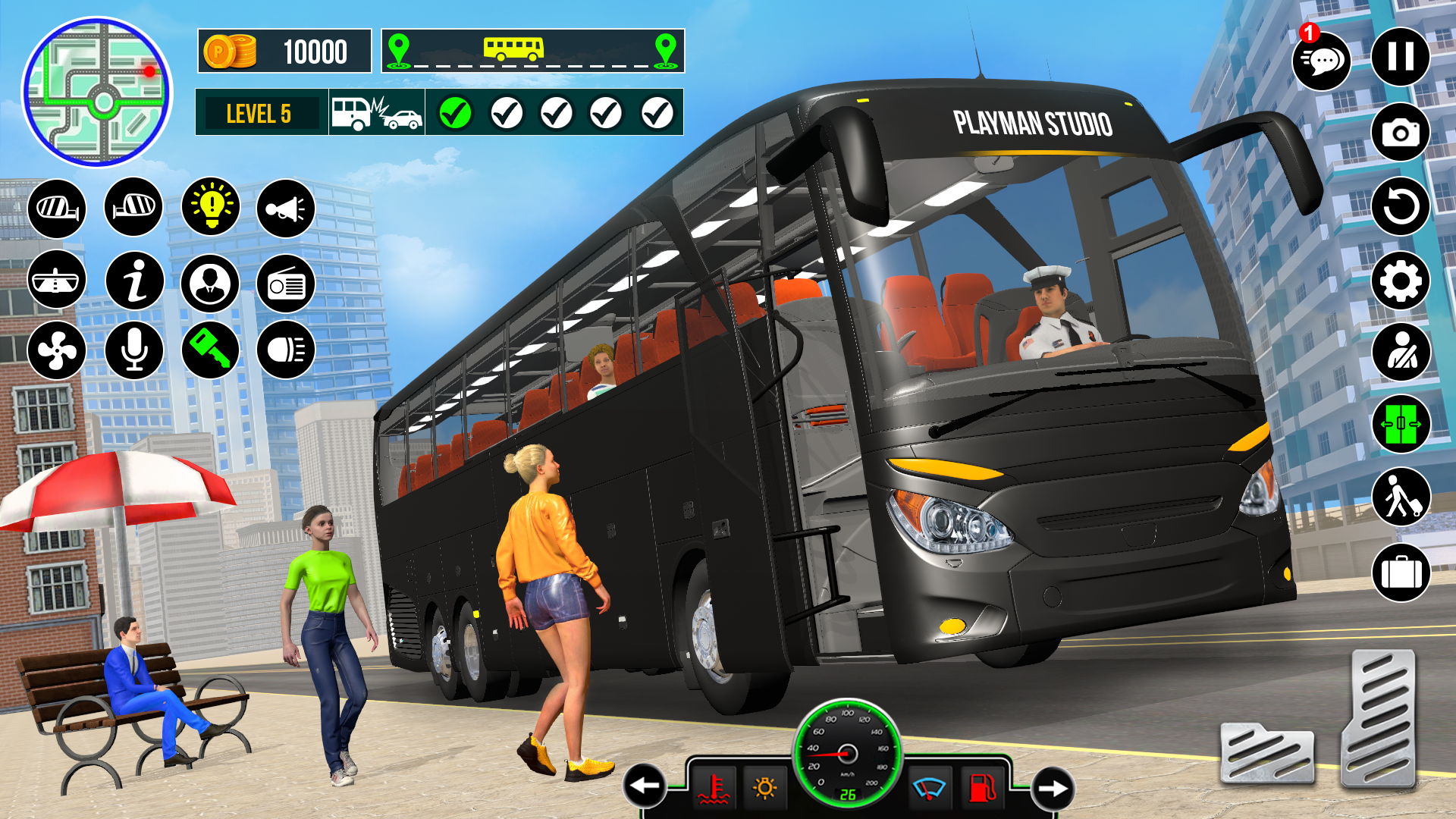This screenshot has width=1456, height=819.
Task: Activate the windshield wipers
Action: tap(930, 786)
